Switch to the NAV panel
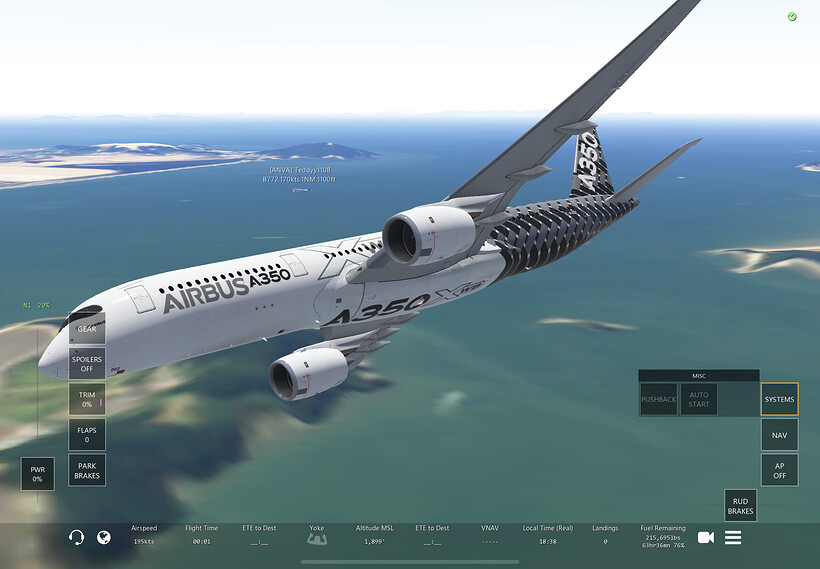Image resolution: width=820 pixels, height=569 pixels. 779,435
